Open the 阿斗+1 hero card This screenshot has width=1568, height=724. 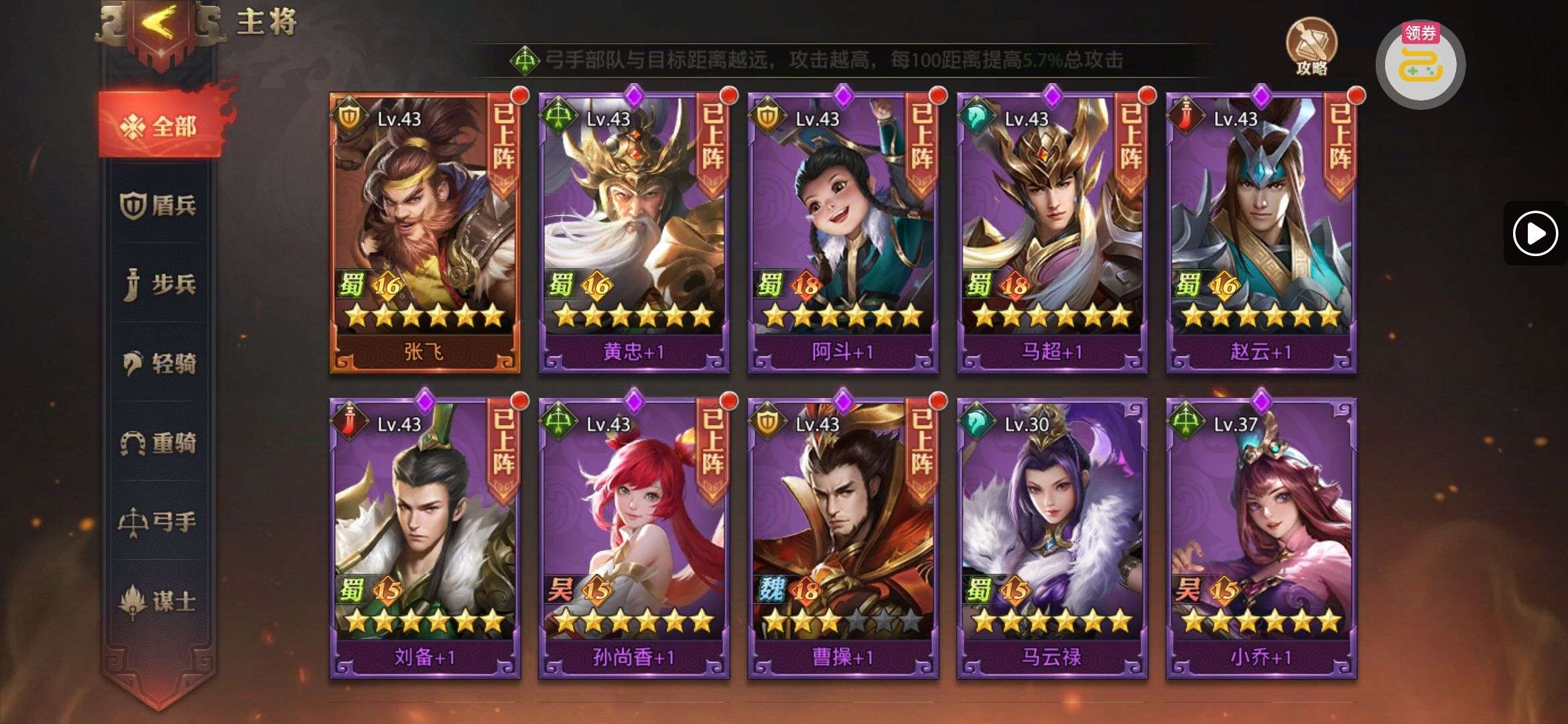pyautogui.click(x=843, y=231)
